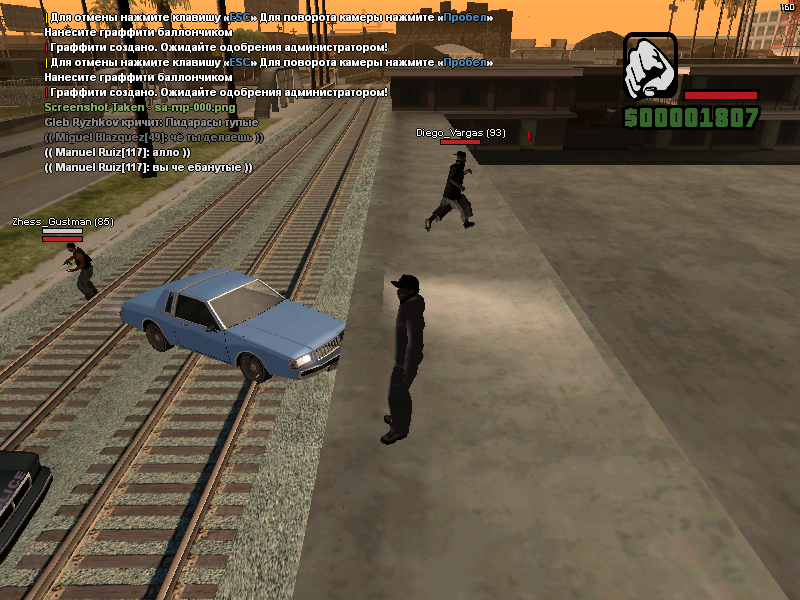
Task: Click the fist weapon icon
Action: pos(651,66)
